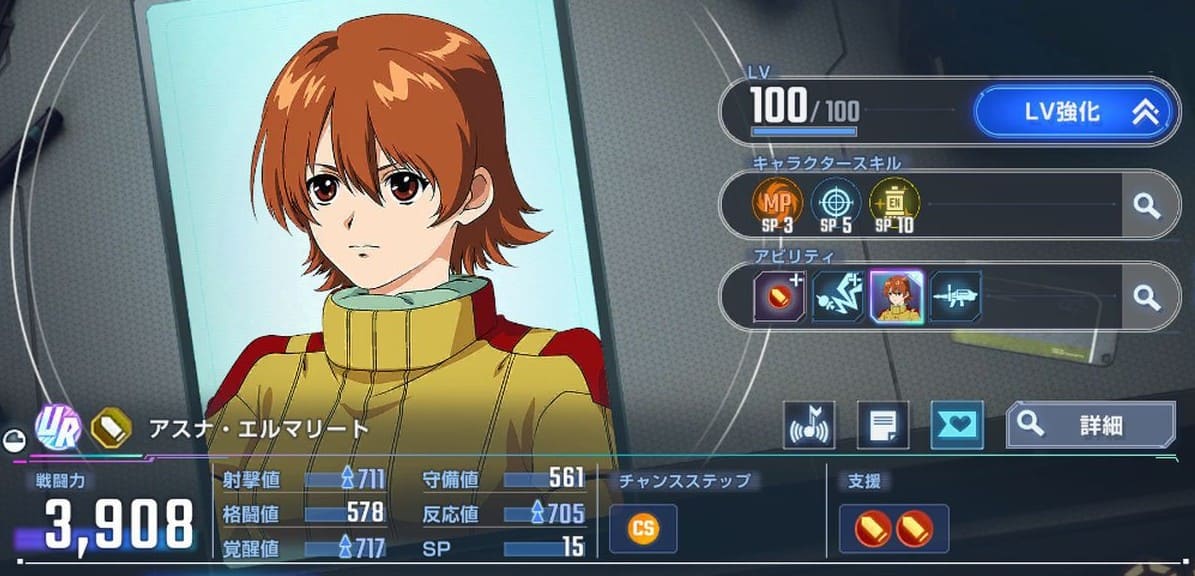Screen dimensions: 1195x576
Task: Open character skill details via magnifier
Action: click(1146, 206)
